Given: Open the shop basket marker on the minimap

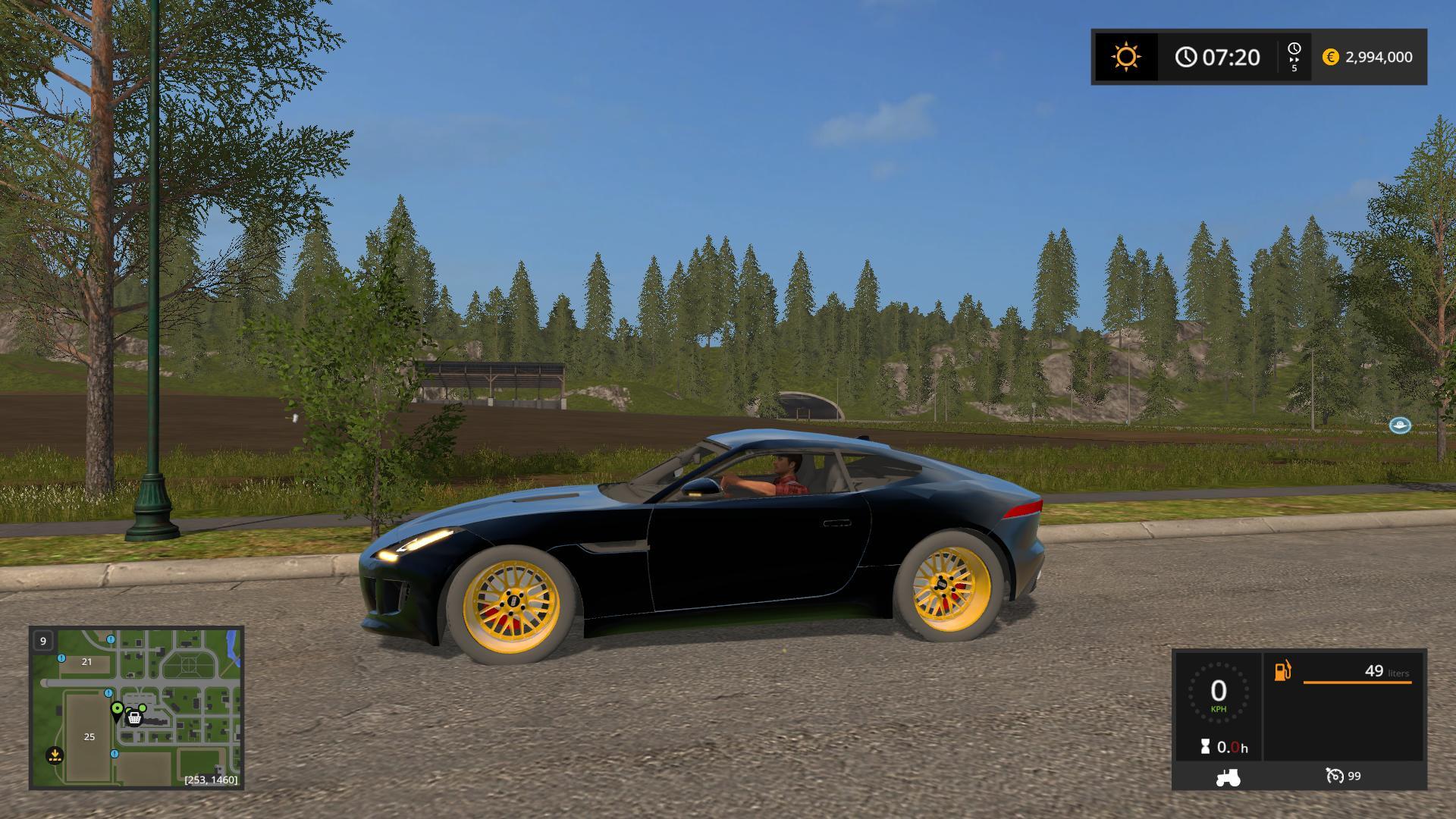Looking at the screenshot, I should [x=134, y=719].
